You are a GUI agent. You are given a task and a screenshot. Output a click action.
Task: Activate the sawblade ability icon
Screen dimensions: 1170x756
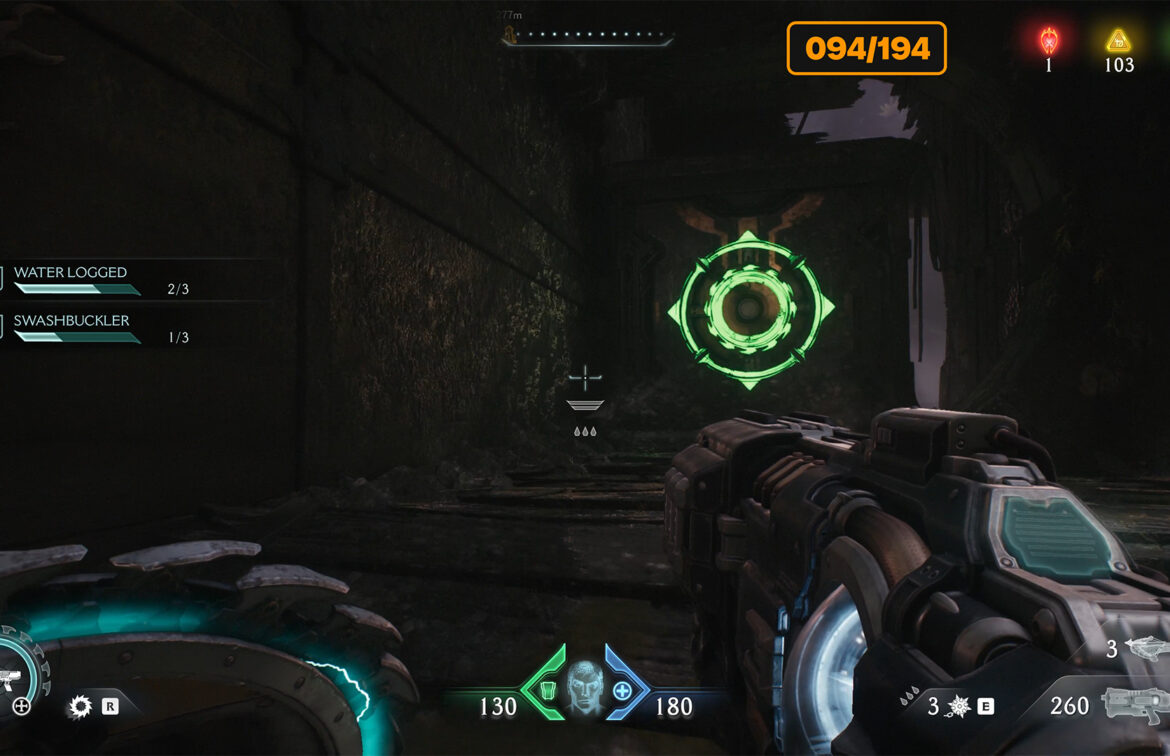pyautogui.click(x=79, y=707)
